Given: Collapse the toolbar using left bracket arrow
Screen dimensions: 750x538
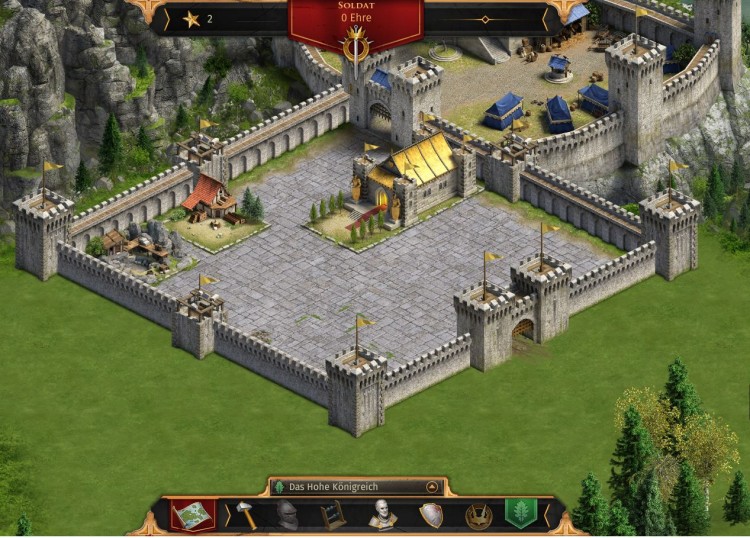Looking at the screenshot, I should 225,515.
